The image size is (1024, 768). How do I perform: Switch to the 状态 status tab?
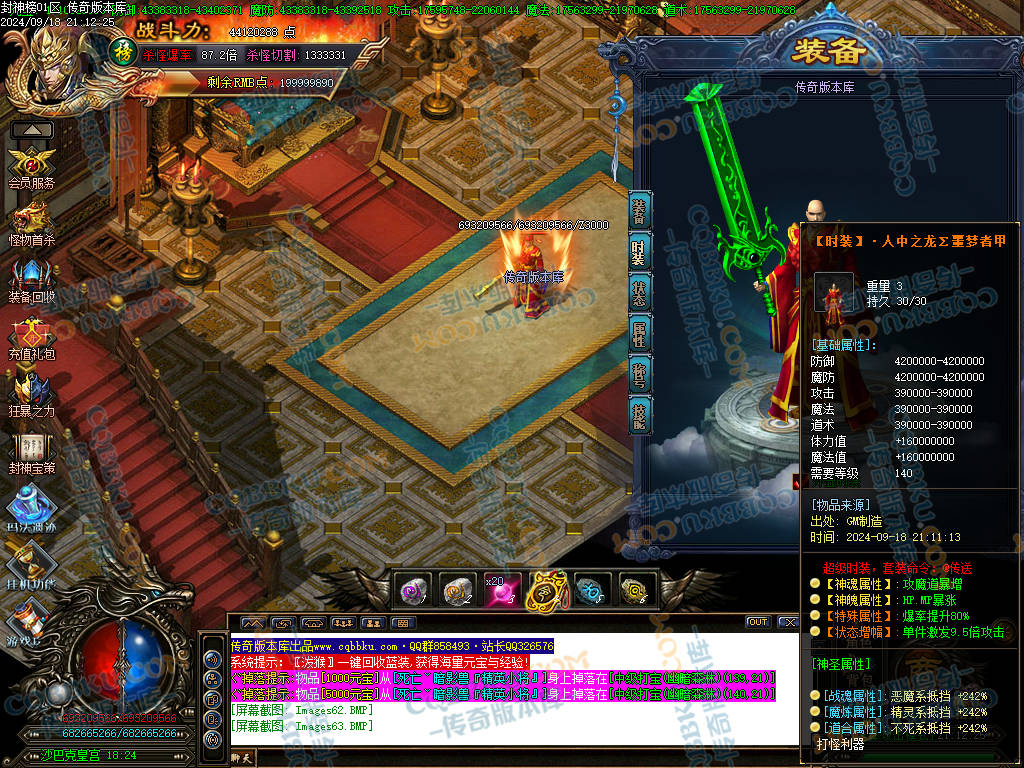(640, 292)
